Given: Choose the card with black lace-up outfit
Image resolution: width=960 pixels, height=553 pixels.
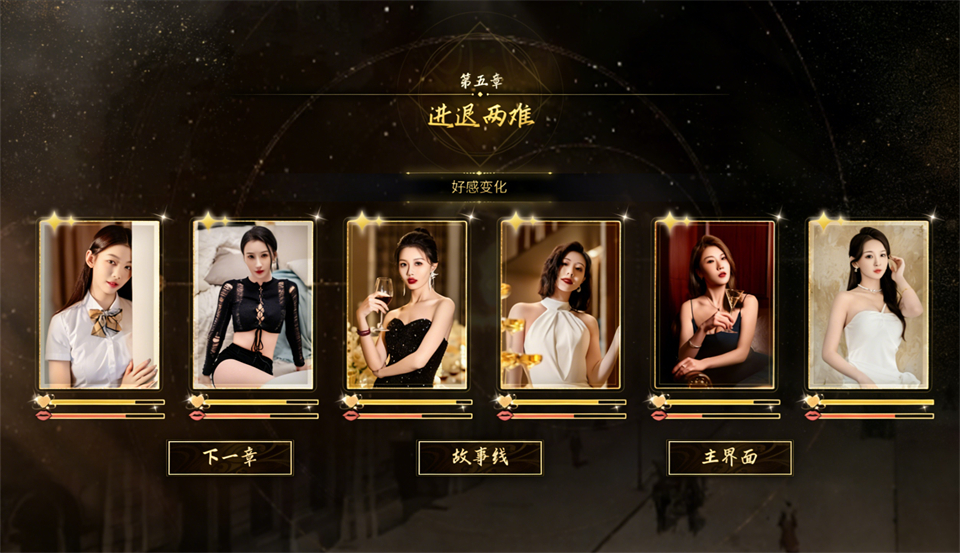Looking at the screenshot, I should point(253,304).
